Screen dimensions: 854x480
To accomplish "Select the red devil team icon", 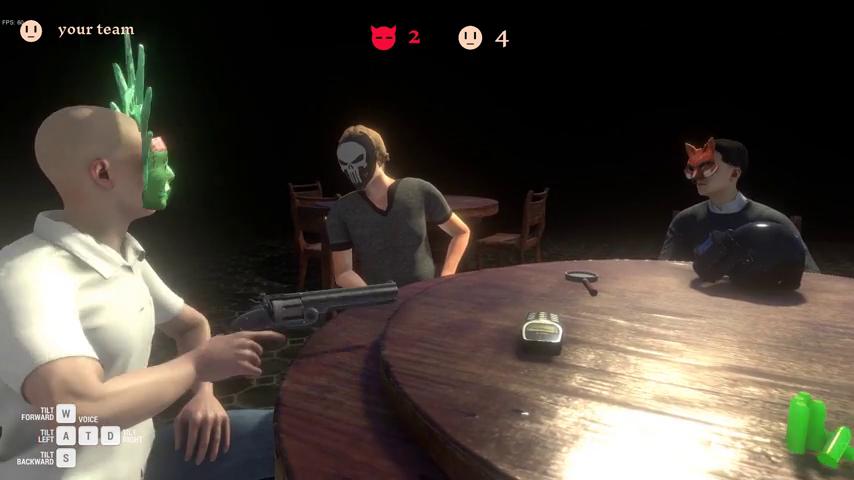I will tap(383, 38).
